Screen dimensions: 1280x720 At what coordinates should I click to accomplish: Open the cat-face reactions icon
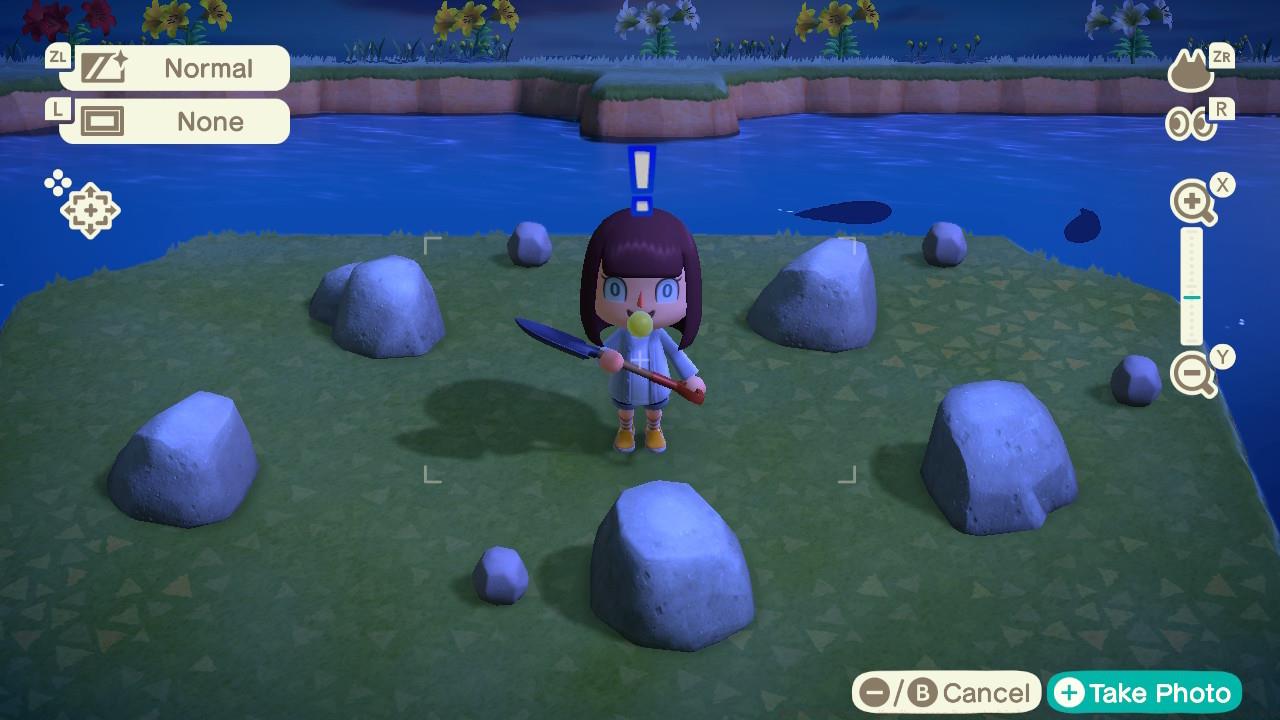pyautogui.click(x=1190, y=73)
